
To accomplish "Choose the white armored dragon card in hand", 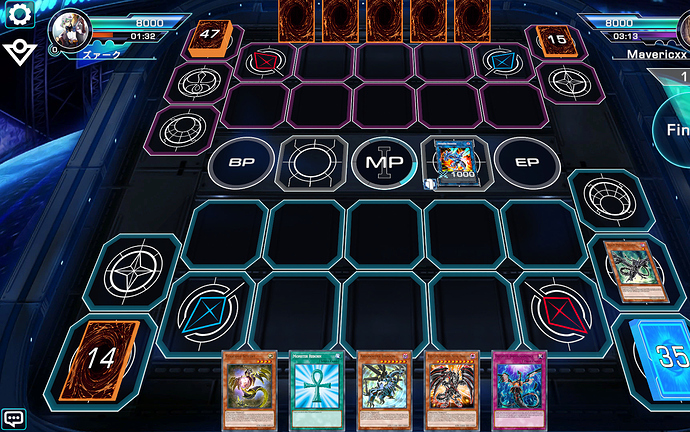I will click(383, 390).
